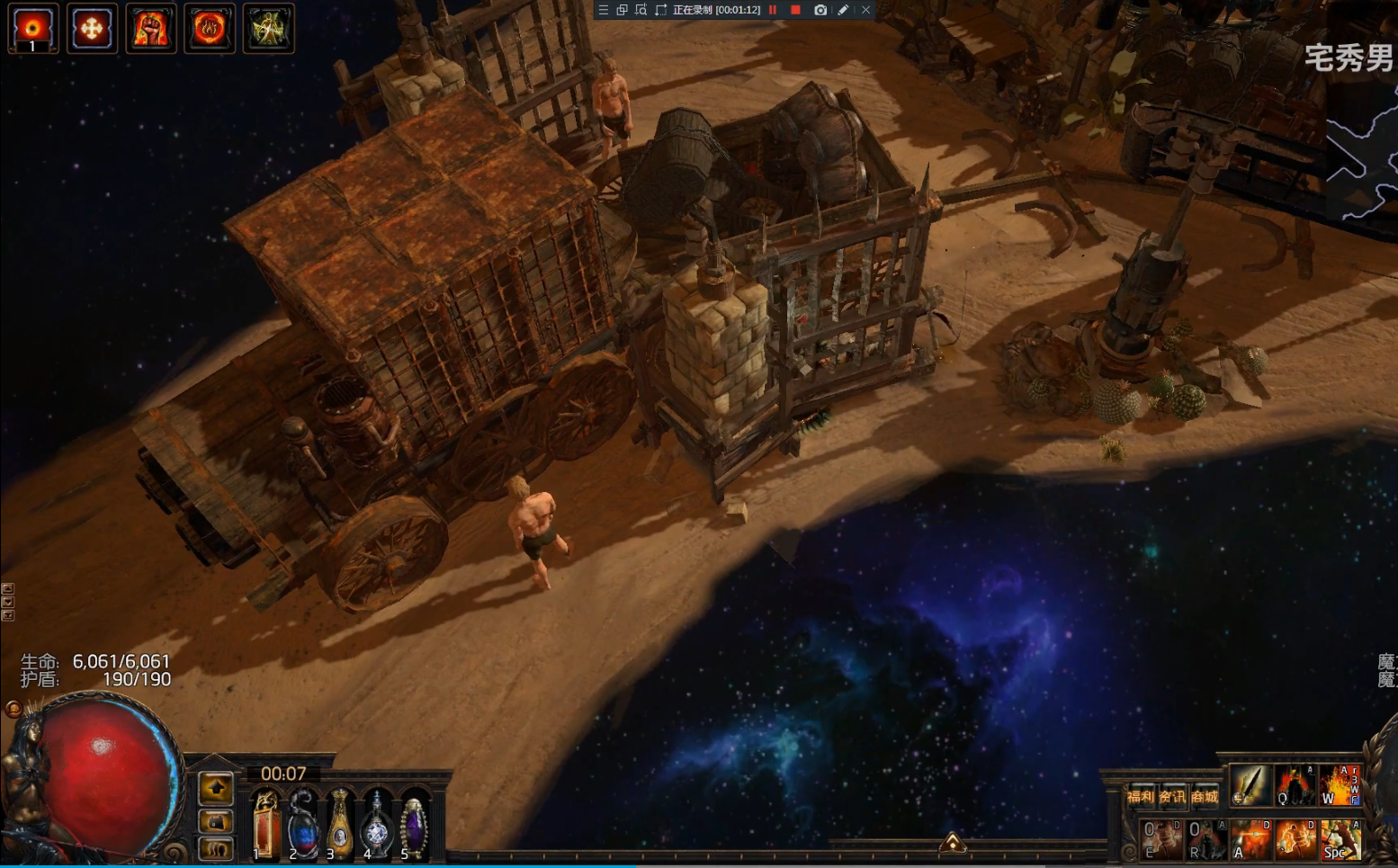Use the purple flask in slot 5
The image size is (1398, 868).
point(414,823)
